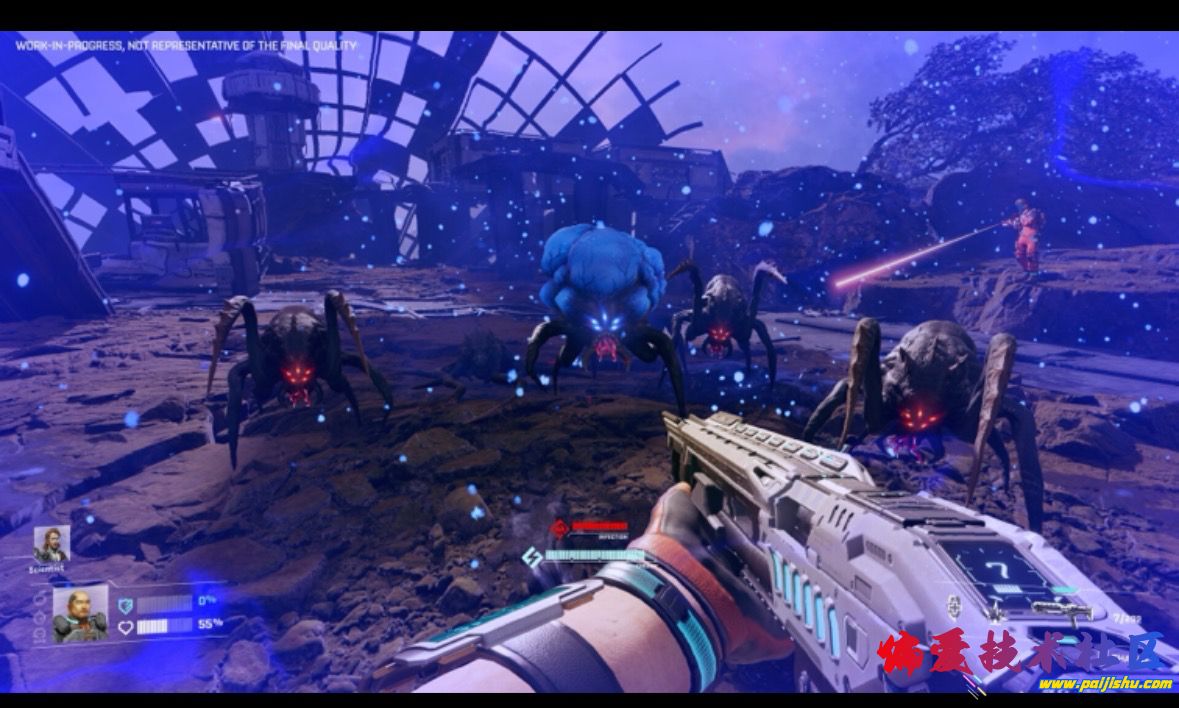Click the heart health icon
Image resolution: width=1179 pixels, height=708 pixels.
pyautogui.click(x=125, y=627)
